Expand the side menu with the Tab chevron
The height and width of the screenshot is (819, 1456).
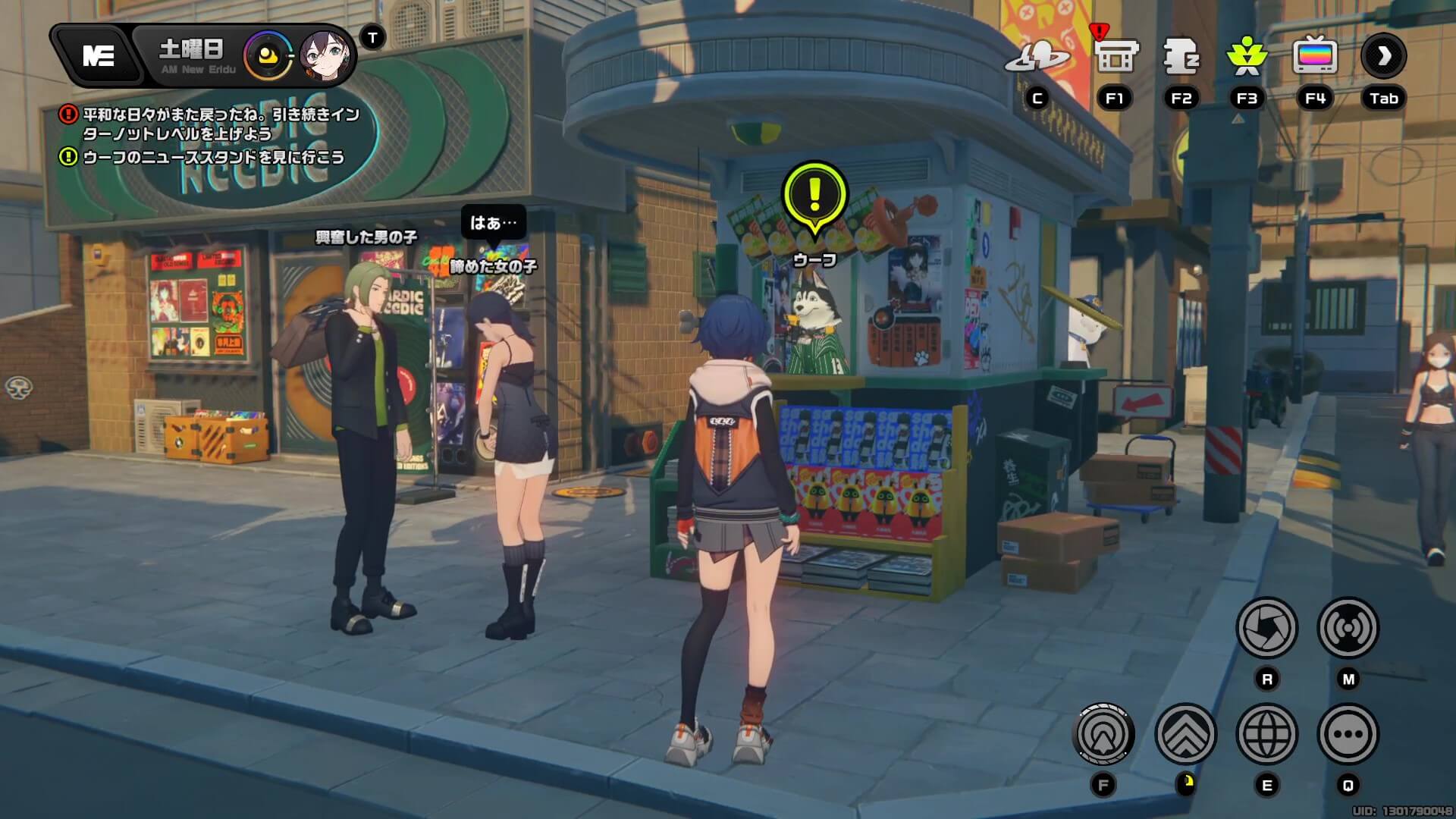tap(1383, 59)
